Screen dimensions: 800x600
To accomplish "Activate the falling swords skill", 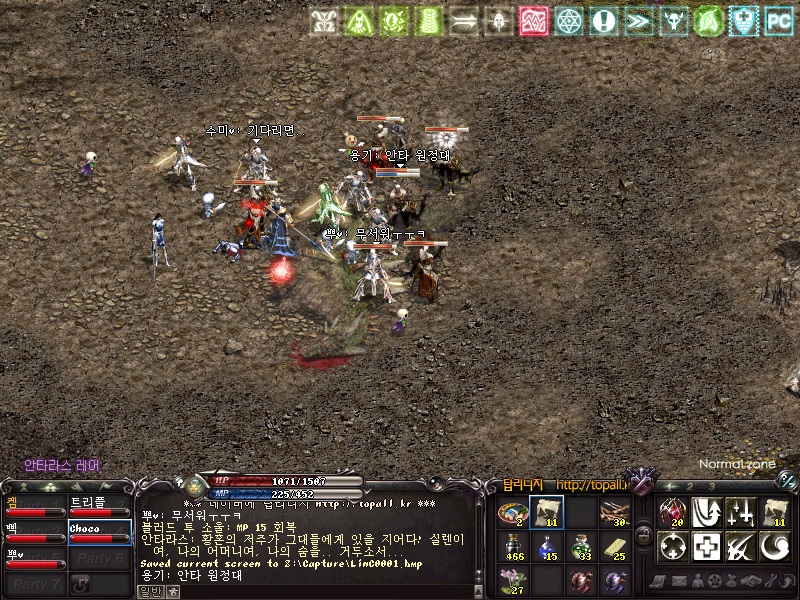I will [x=741, y=513].
